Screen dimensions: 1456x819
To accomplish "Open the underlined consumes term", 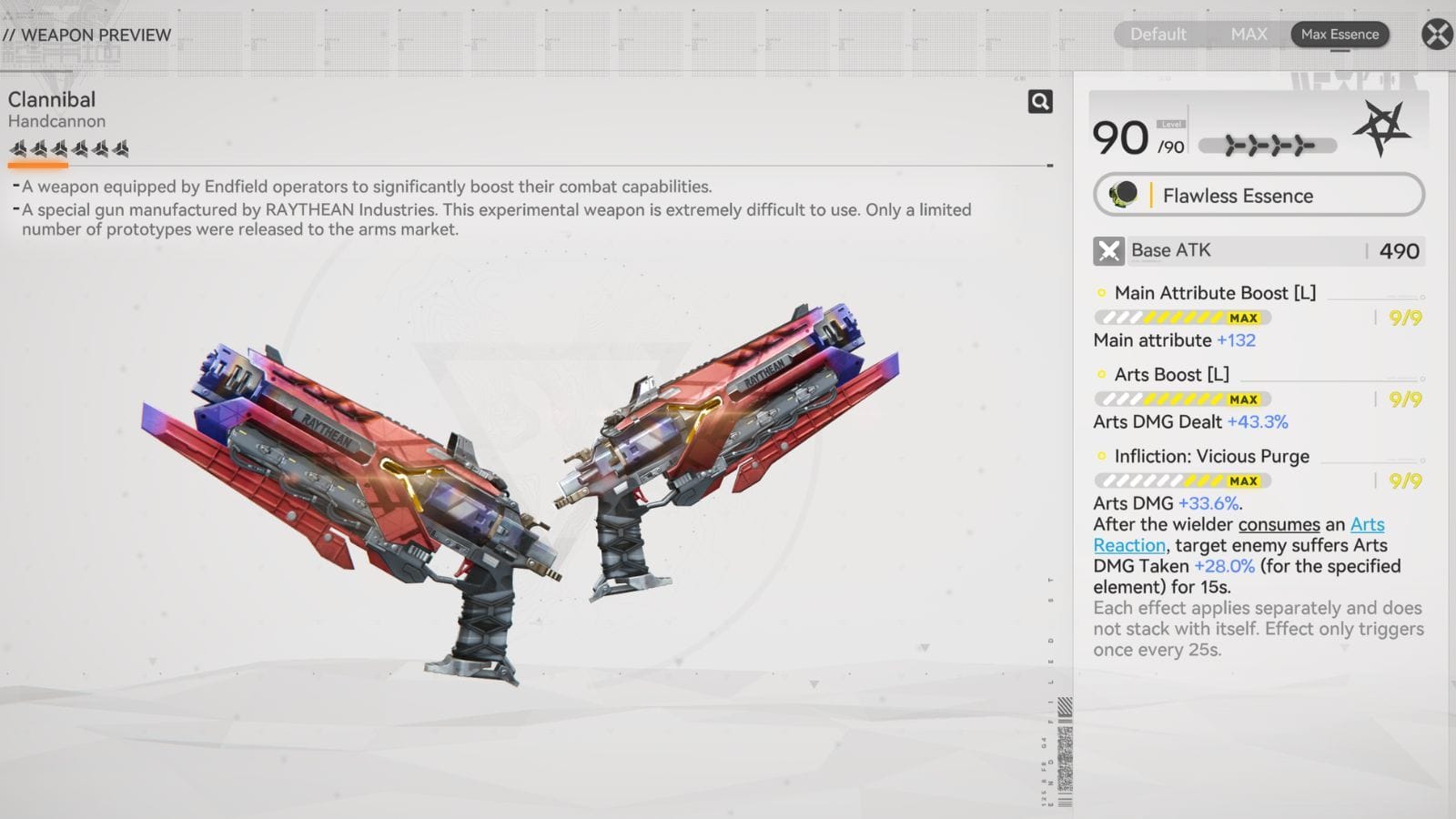I will [x=1279, y=524].
